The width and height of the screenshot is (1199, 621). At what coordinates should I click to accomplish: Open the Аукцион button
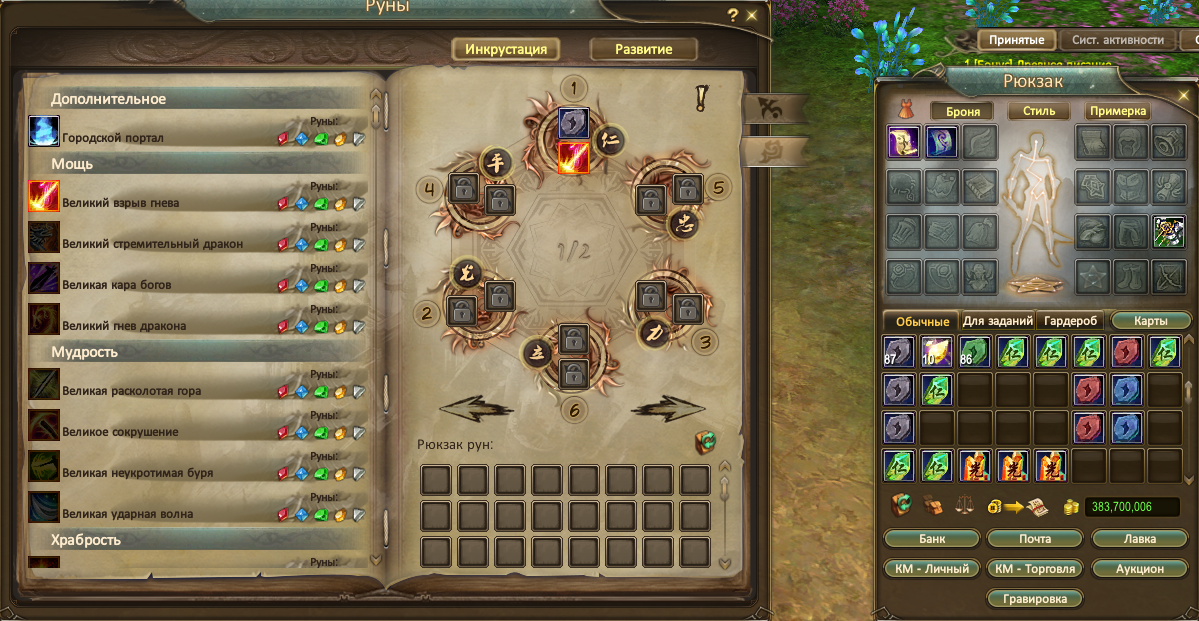point(1140,568)
